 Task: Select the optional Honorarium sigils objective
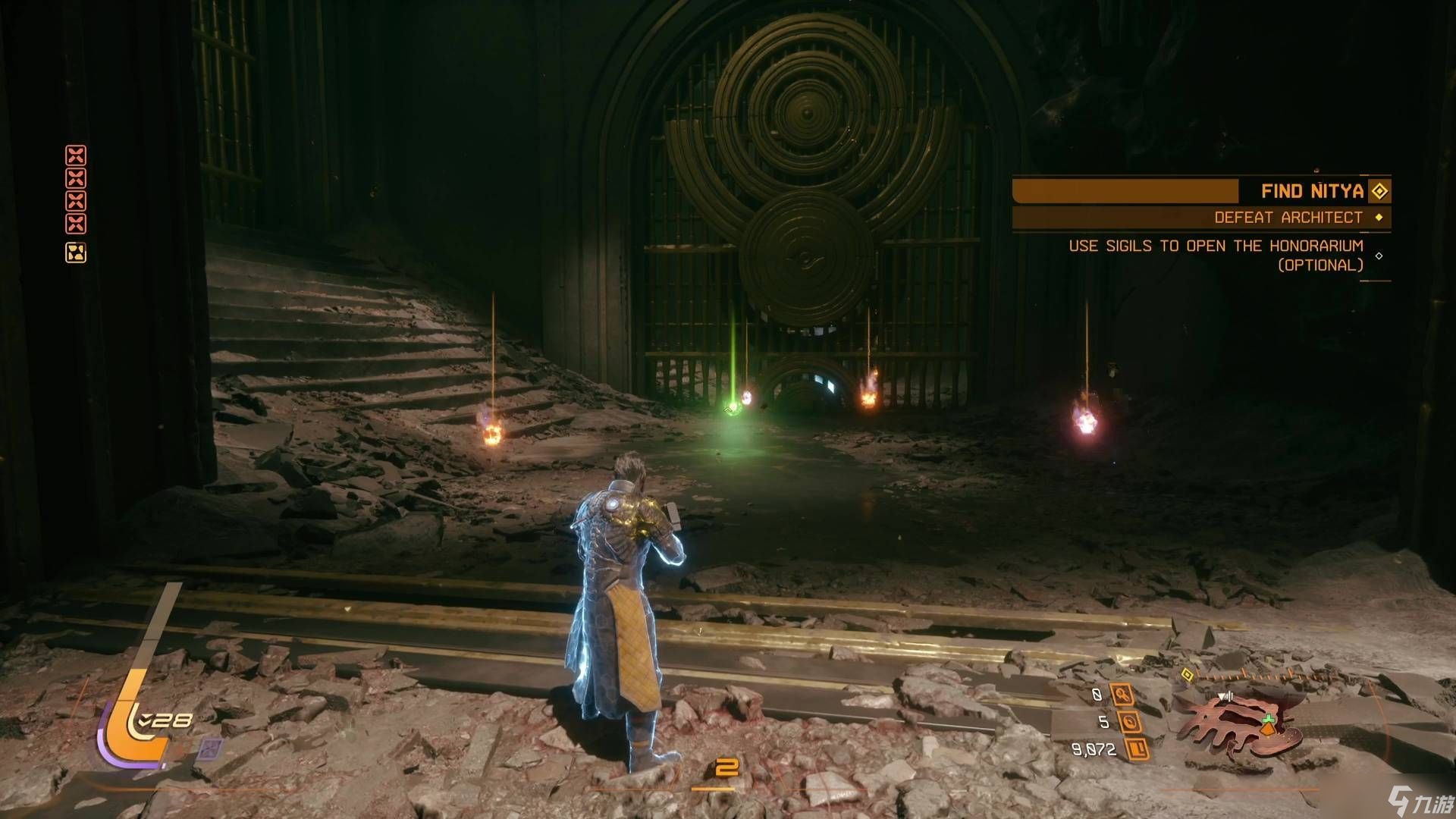click(x=1216, y=255)
